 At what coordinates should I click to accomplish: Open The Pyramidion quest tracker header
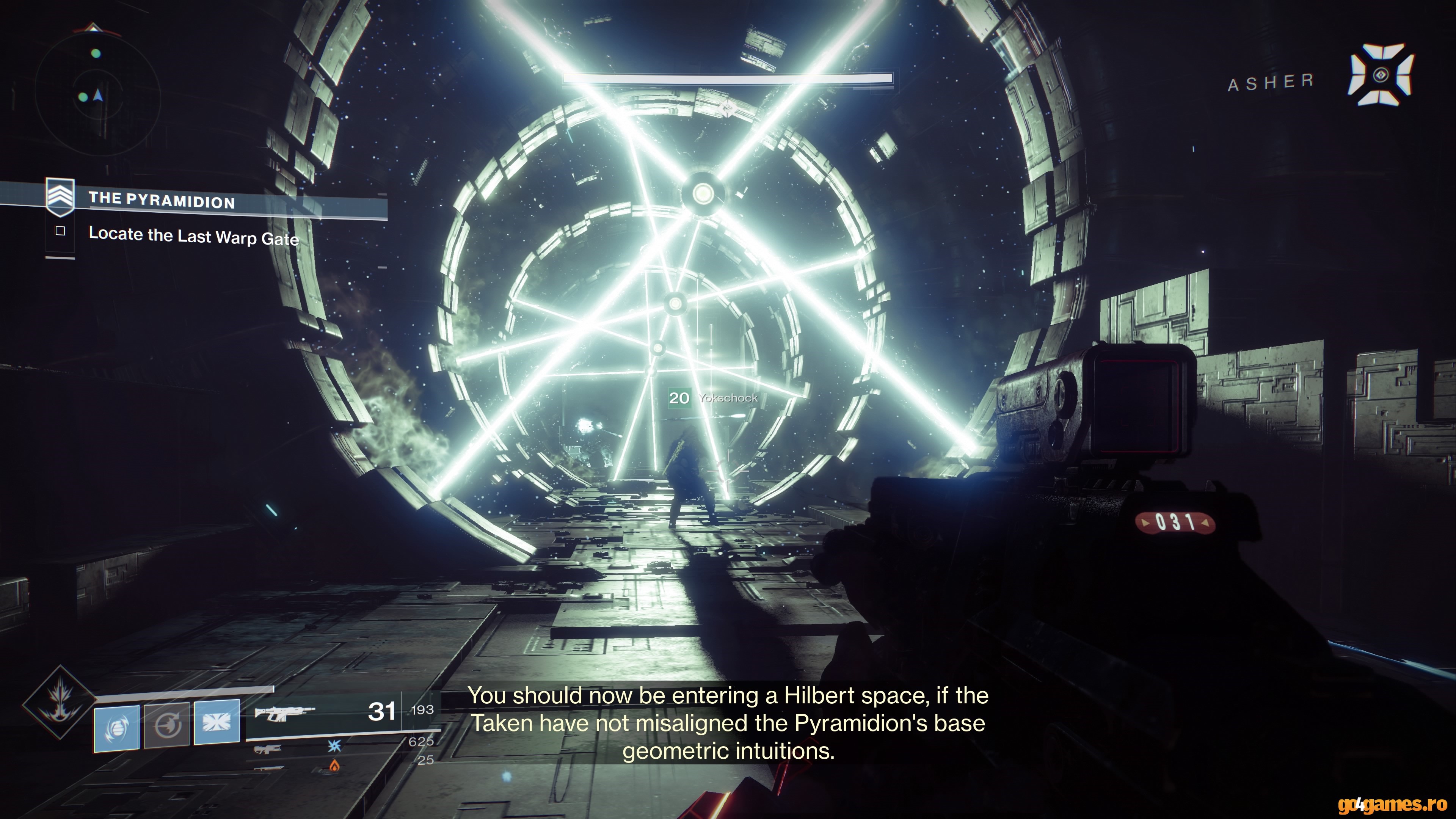coord(162,201)
